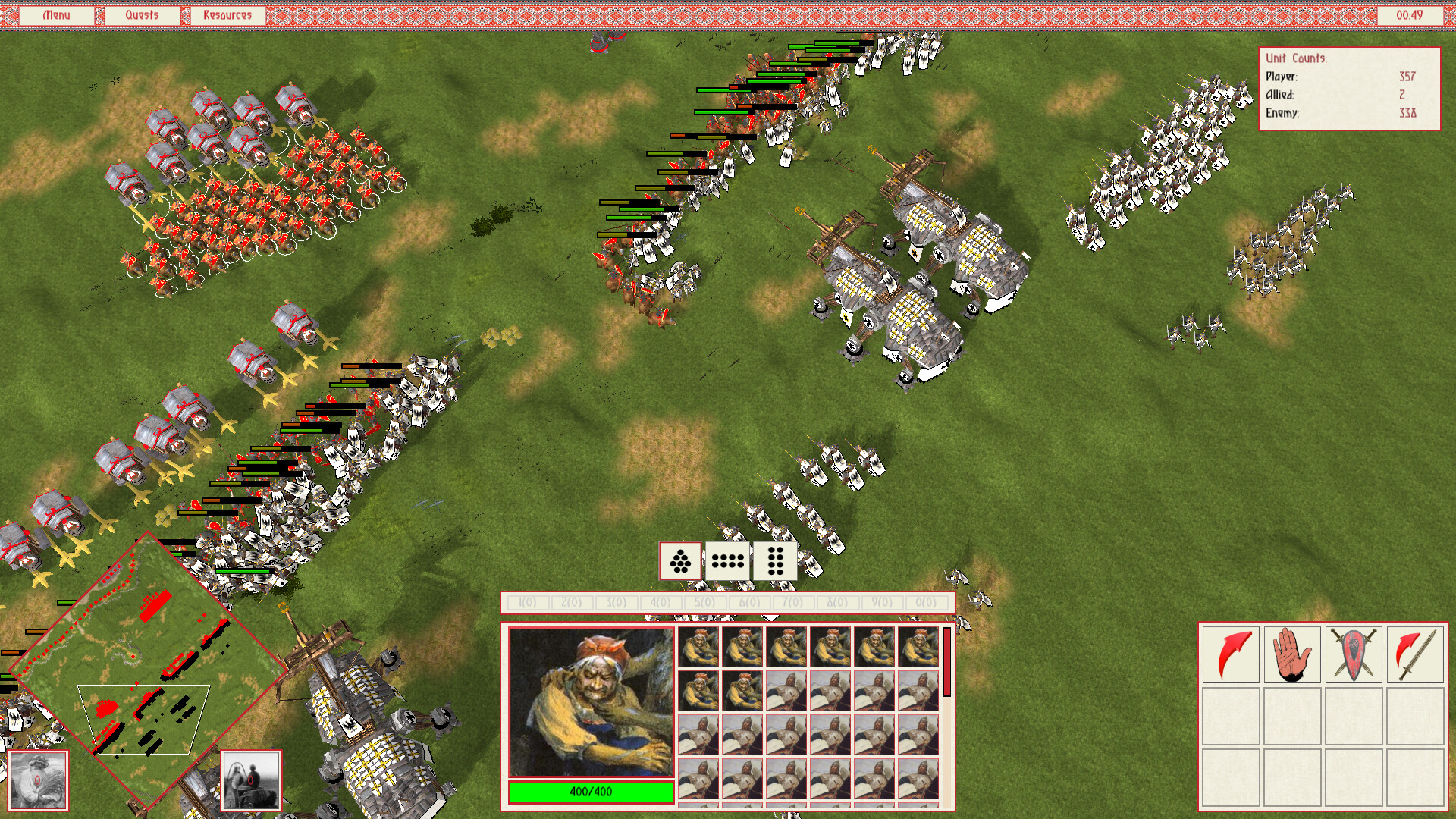Open the Menu at top-left
The width and height of the screenshot is (1456, 819).
[56, 14]
